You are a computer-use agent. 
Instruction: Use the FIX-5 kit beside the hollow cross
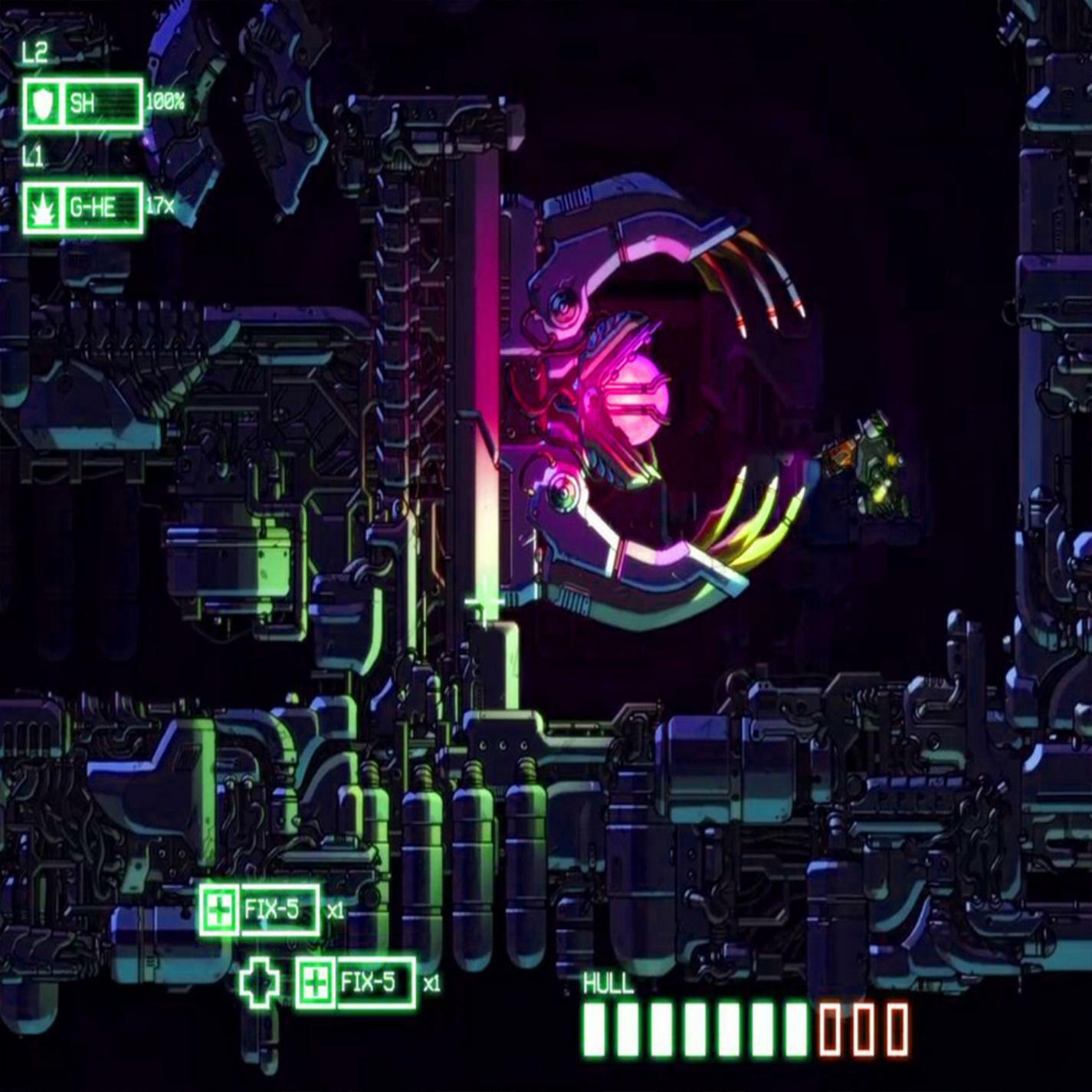coord(356,982)
